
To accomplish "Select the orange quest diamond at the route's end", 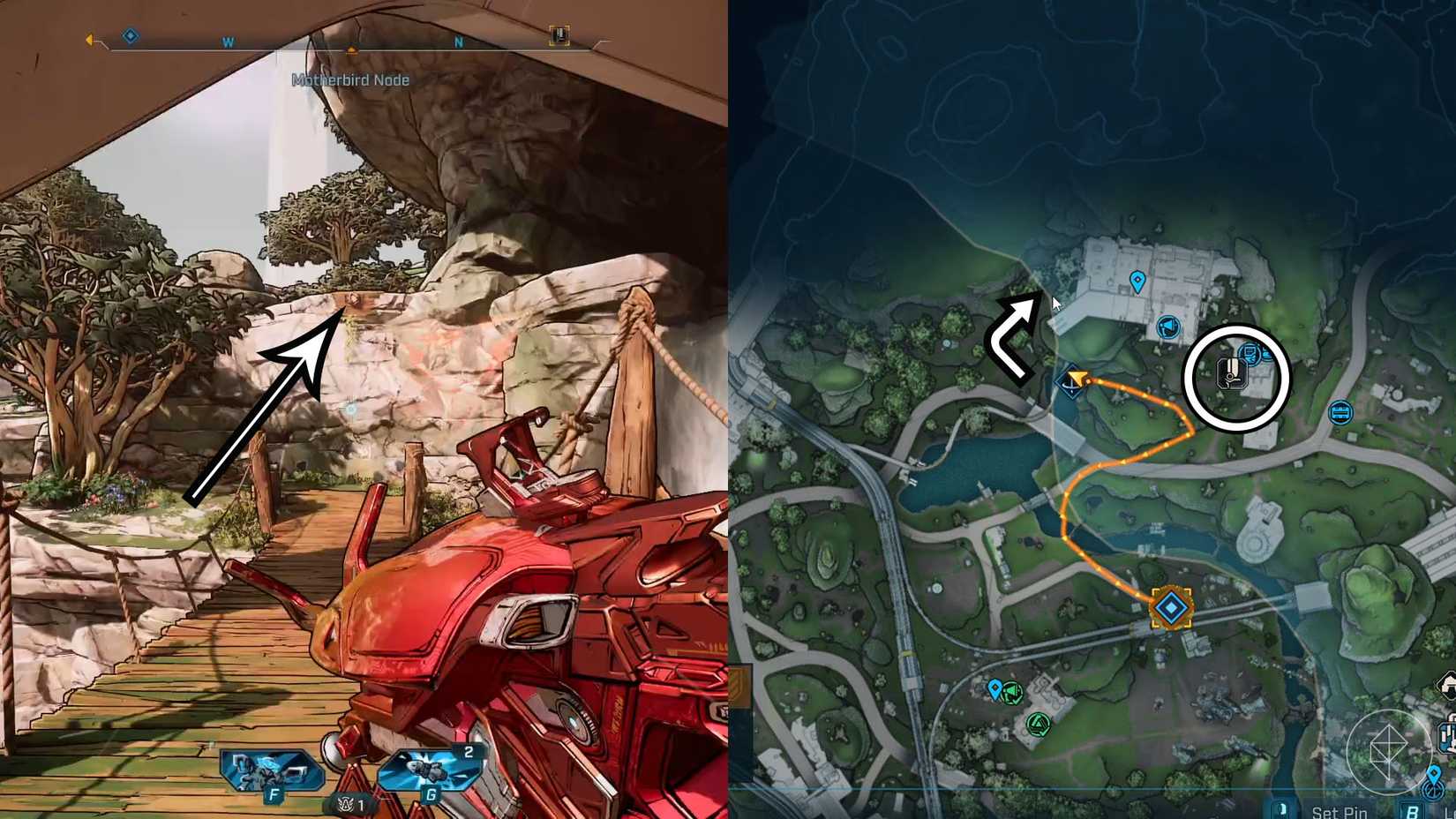I will point(1170,606).
